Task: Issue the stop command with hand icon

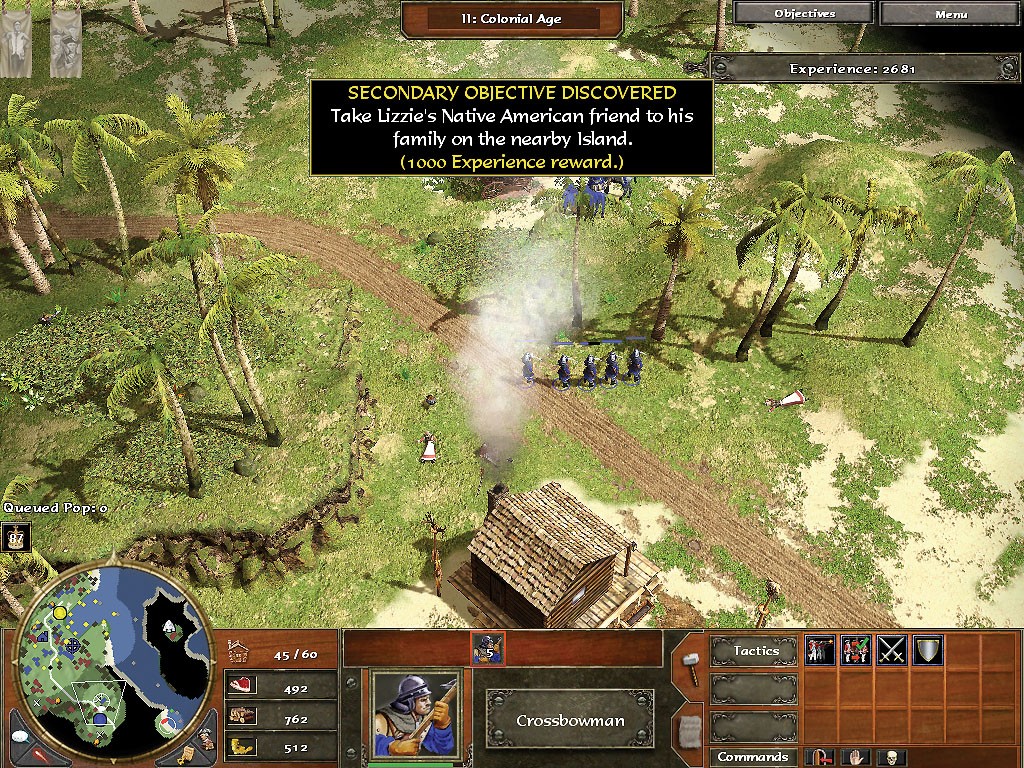Action: [x=858, y=757]
